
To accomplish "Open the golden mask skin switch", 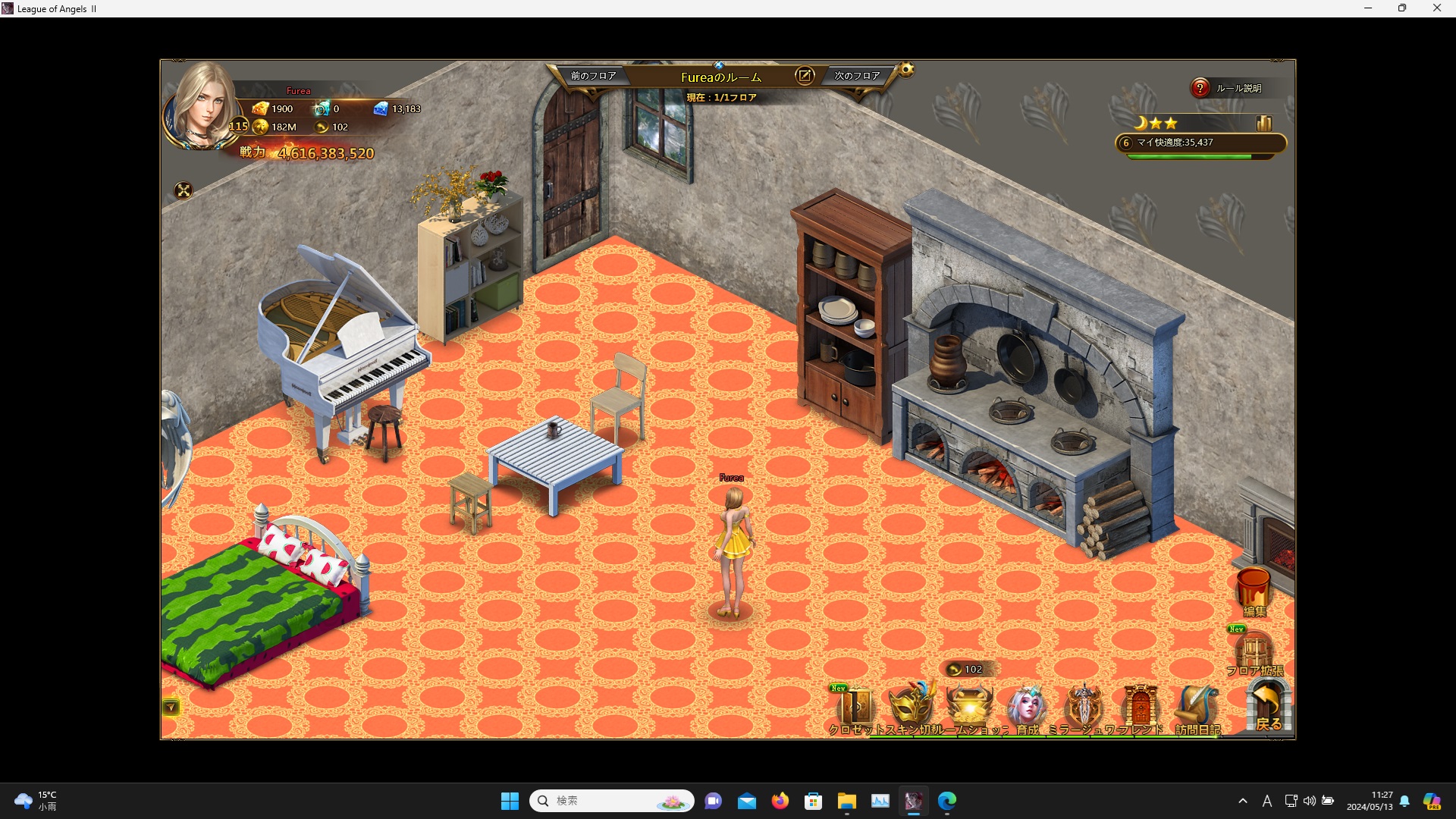I will coord(912,707).
